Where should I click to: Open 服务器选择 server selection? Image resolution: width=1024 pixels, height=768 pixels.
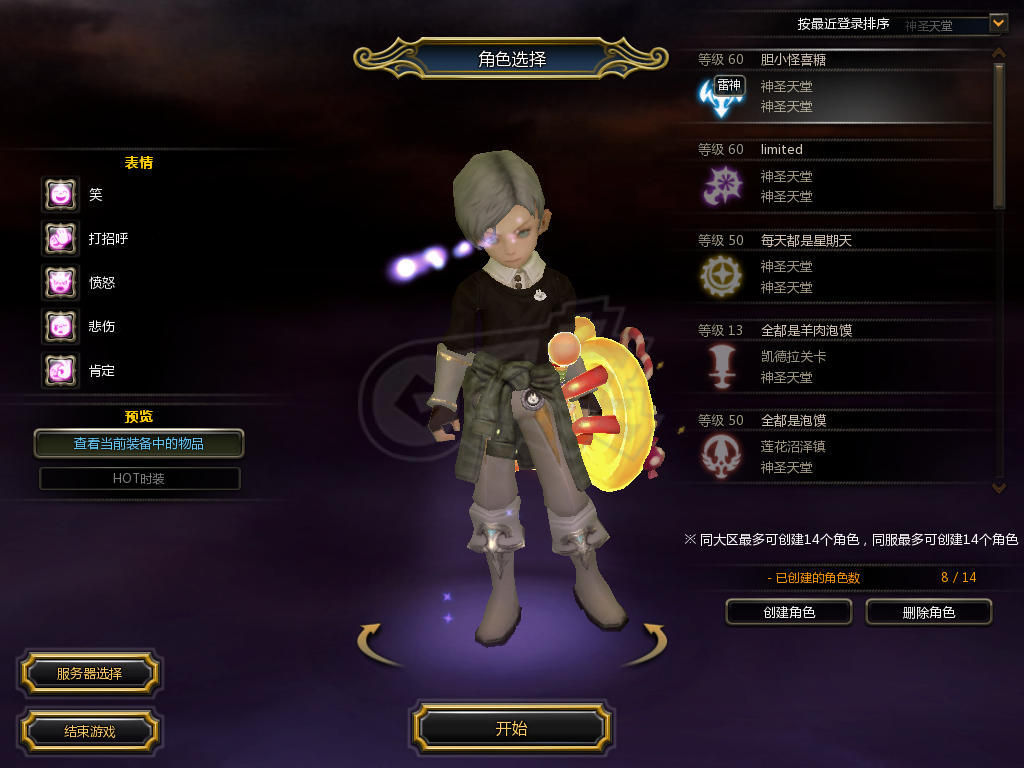[x=89, y=674]
